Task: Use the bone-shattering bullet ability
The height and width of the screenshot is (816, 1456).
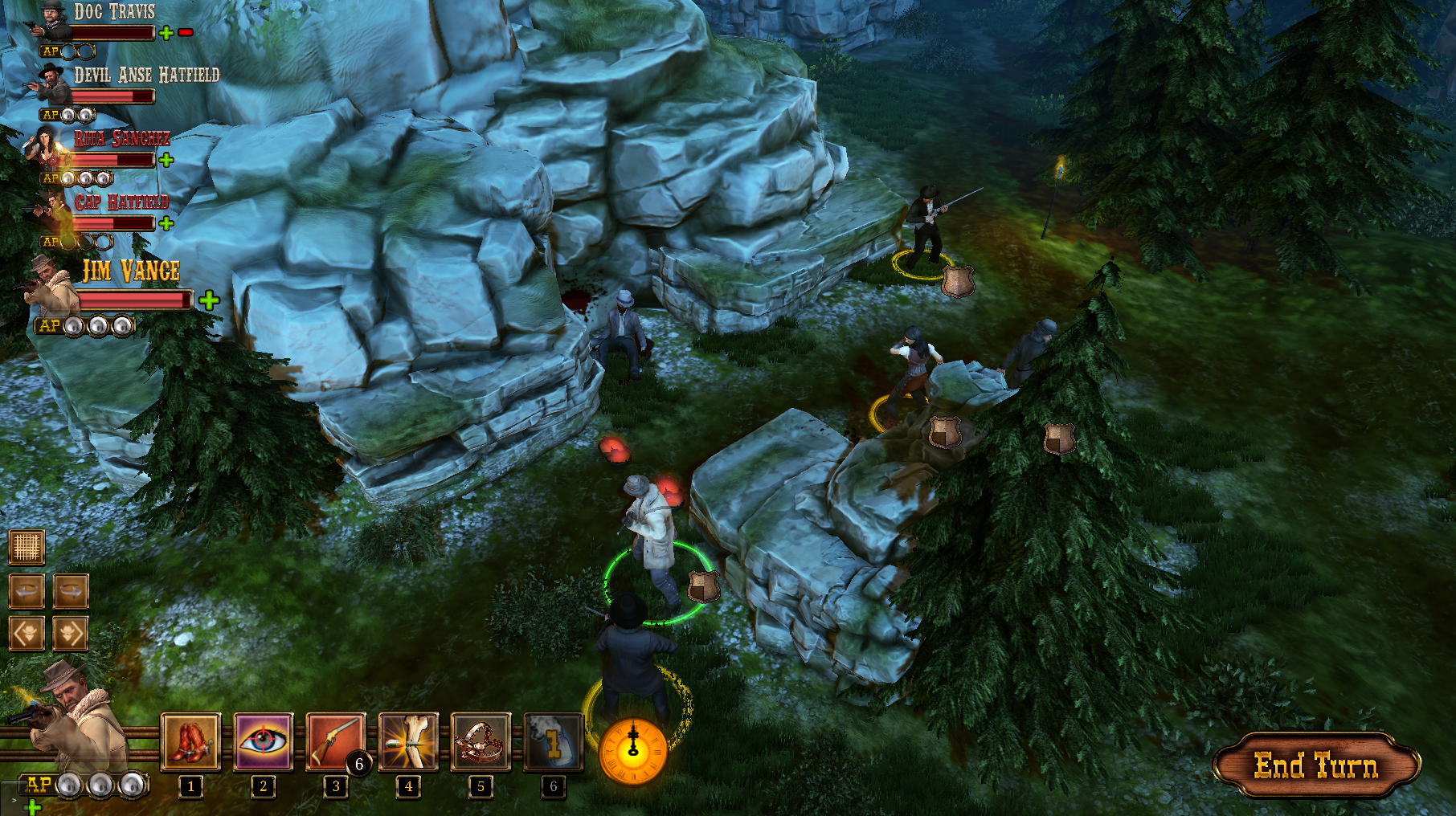Action: point(408,742)
